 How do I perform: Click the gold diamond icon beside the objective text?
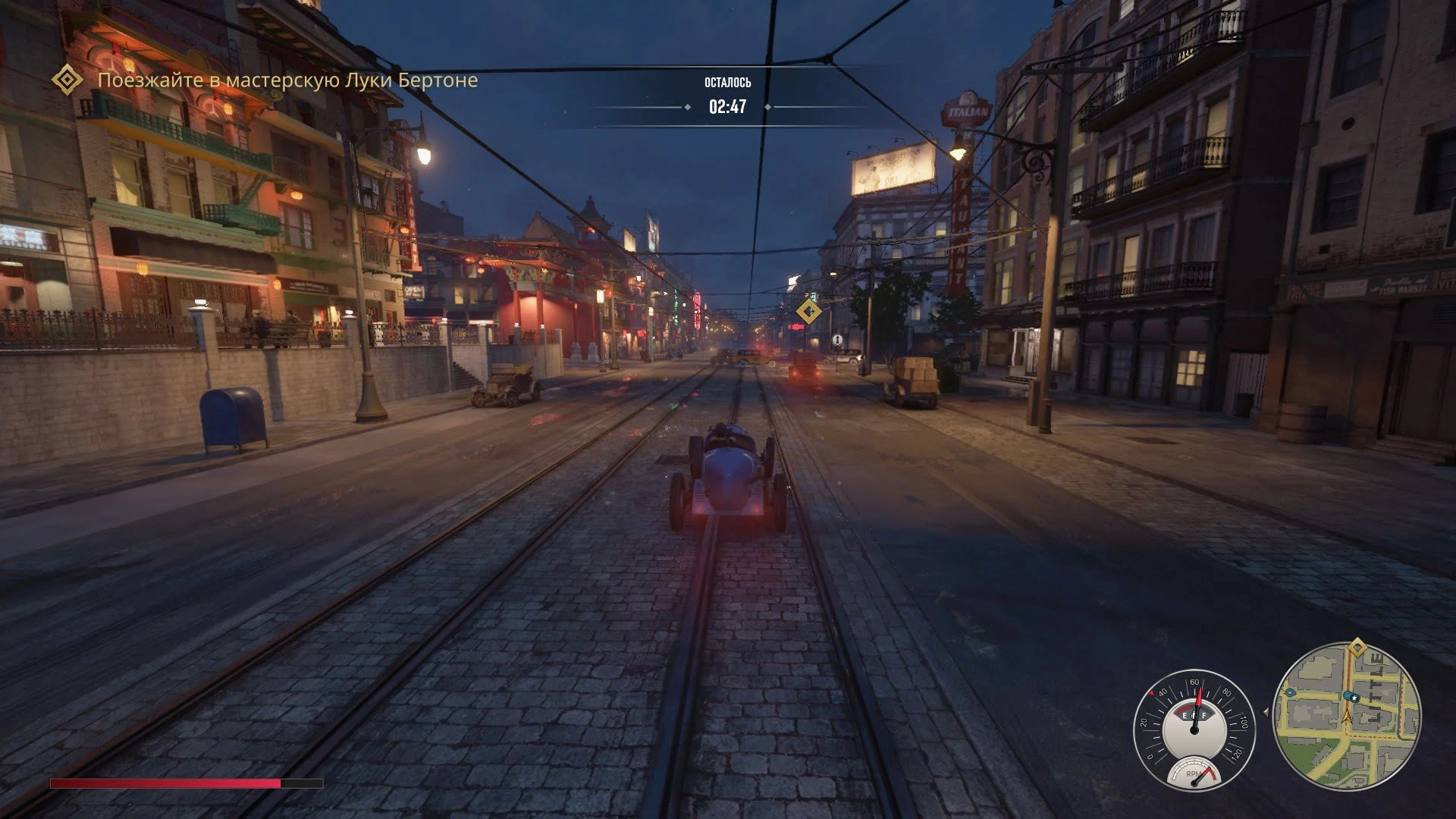(x=67, y=80)
